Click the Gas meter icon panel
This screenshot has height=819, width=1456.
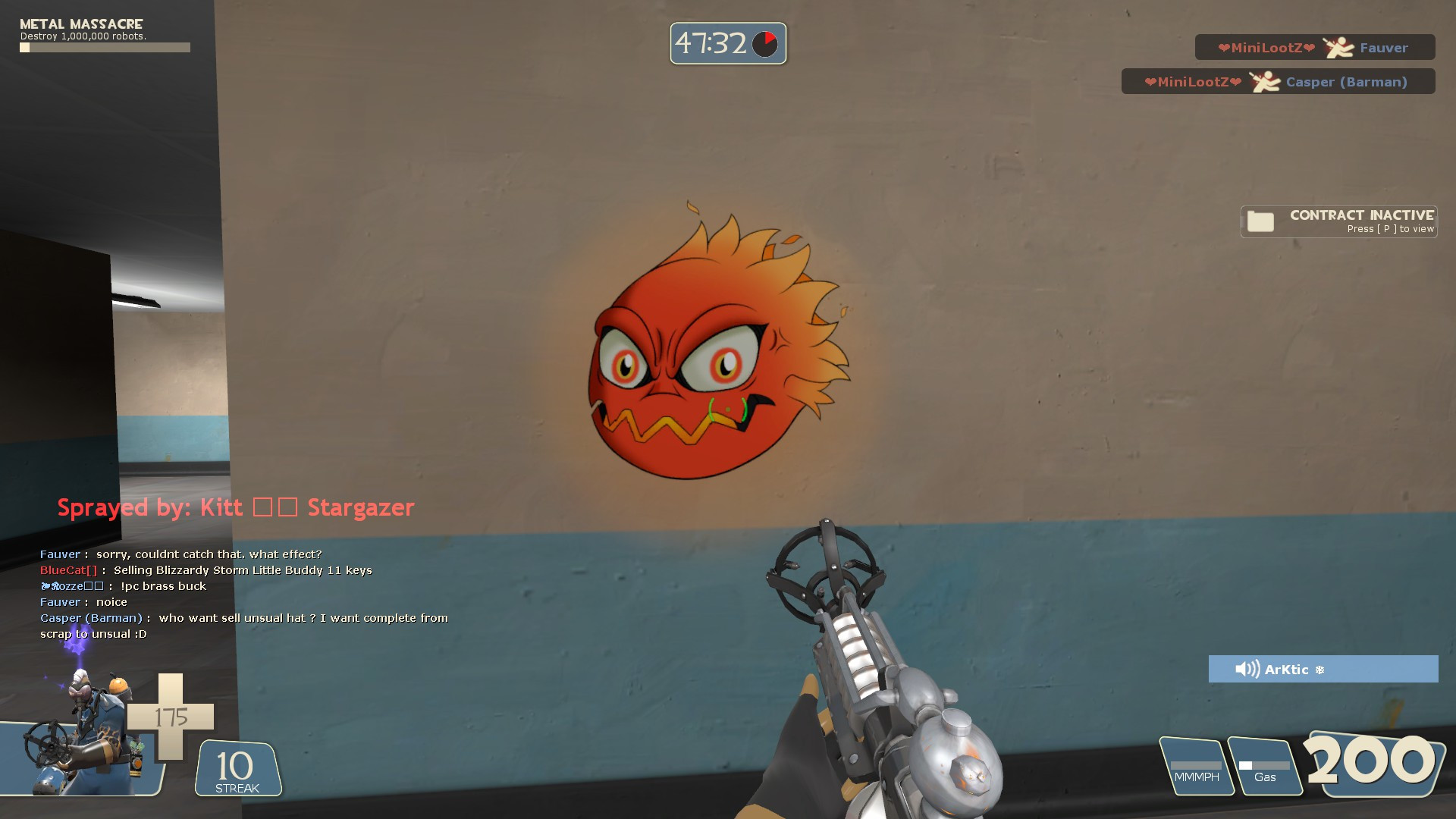[1265, 766]
